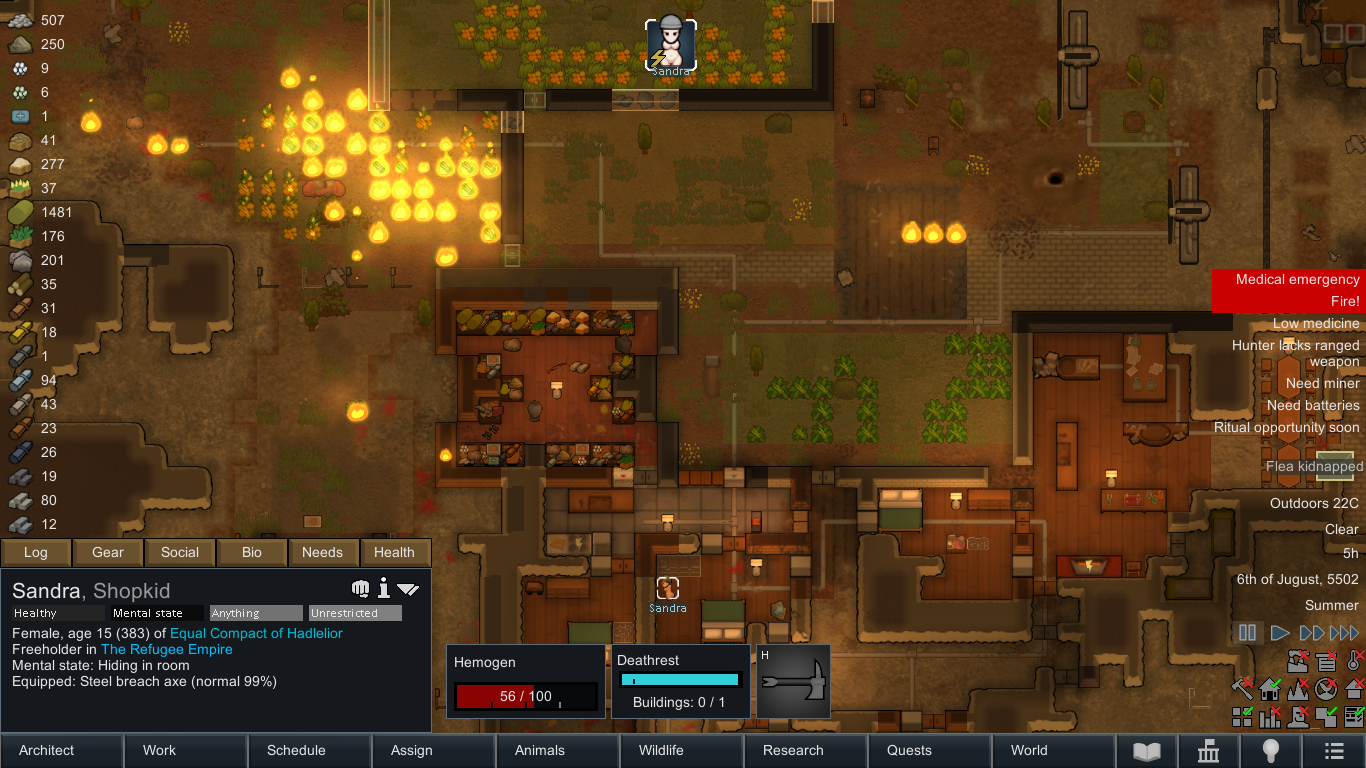Set game speed to normal play
The image size is (1366, 768).
(1279, 633)
